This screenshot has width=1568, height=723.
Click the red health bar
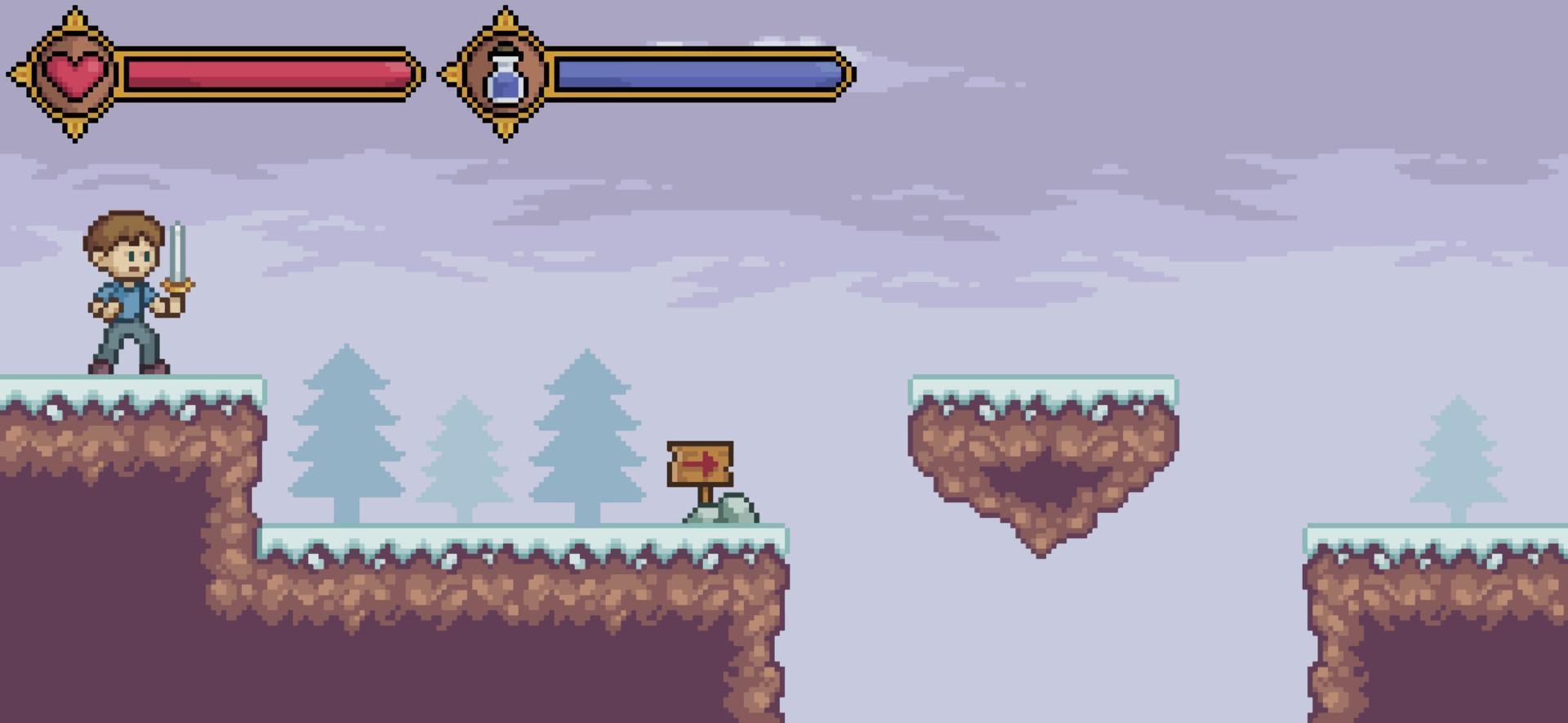(261, 74)
